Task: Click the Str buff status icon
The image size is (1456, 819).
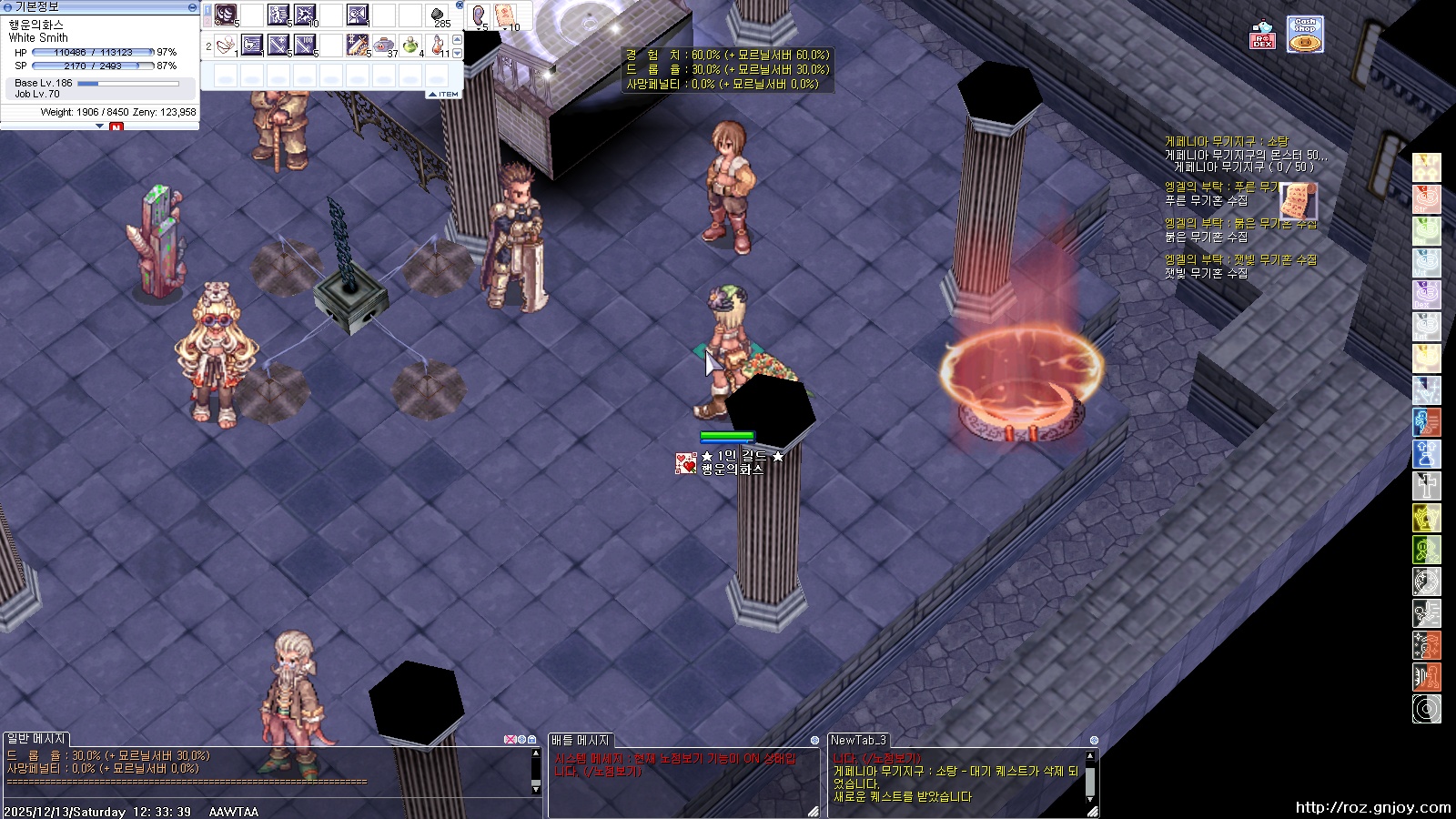Action: tap(1426, 199)
